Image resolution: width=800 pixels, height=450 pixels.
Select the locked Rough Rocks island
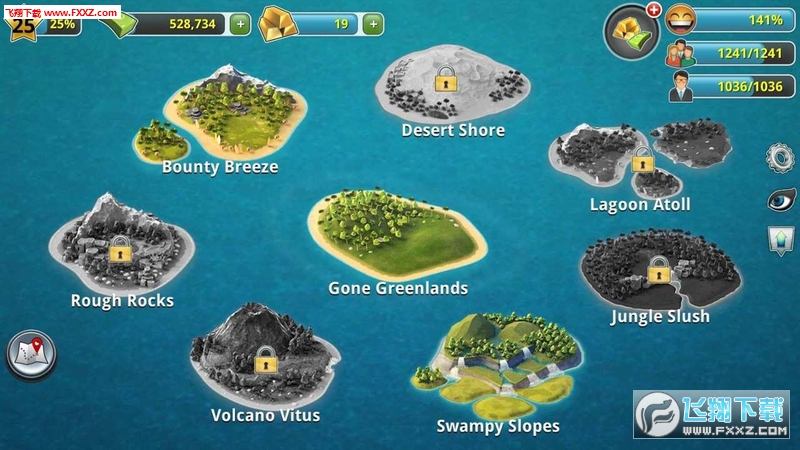(x=120, y=250)
